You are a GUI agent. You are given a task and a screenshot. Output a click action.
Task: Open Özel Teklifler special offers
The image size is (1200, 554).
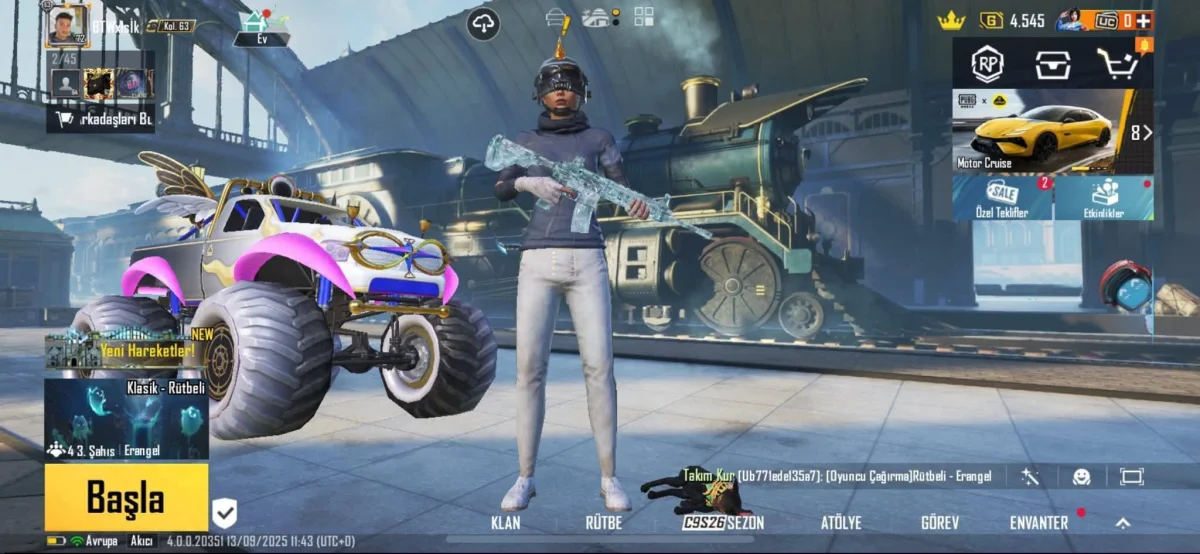tap(1002, 198)
